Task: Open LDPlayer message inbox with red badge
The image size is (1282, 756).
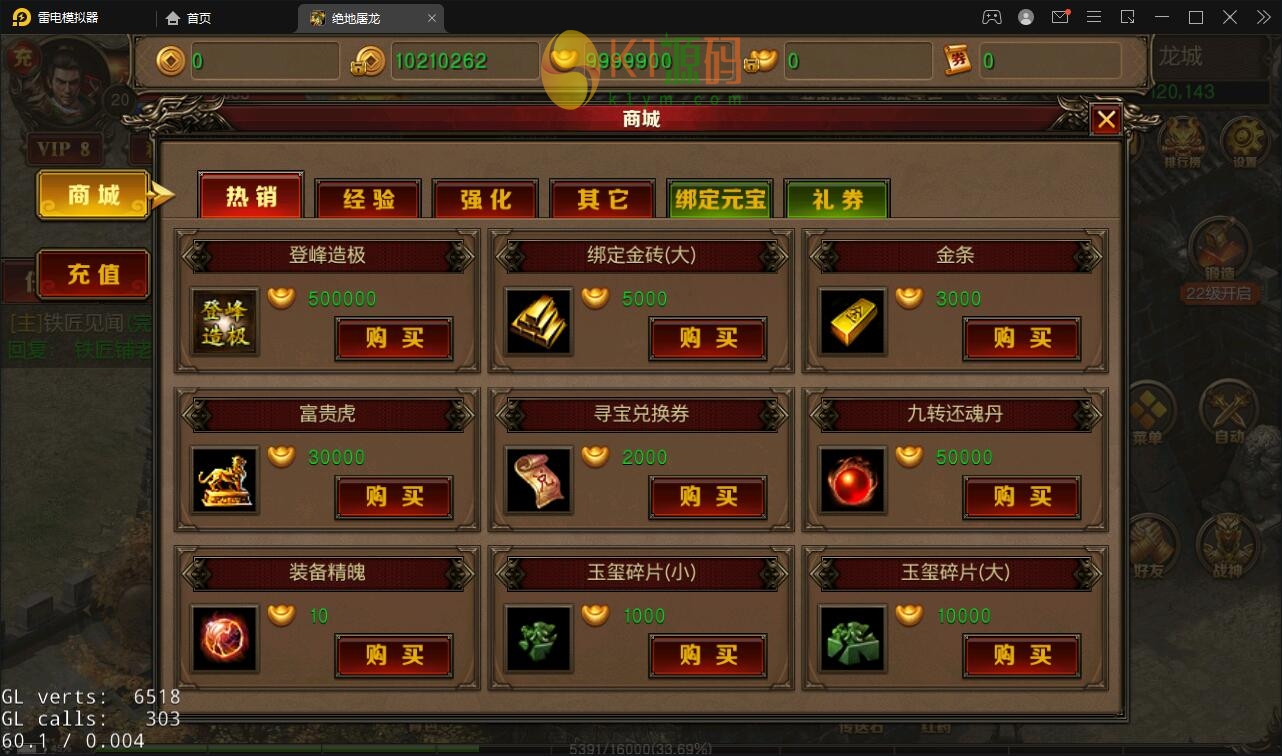Action: click(1062, 17)
